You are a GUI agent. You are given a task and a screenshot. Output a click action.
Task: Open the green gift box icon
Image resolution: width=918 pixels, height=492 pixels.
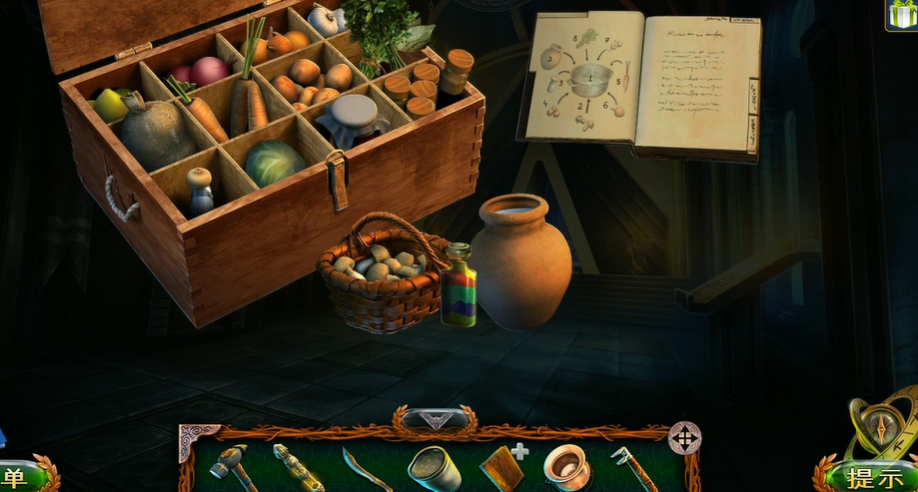tap(901, 14)
